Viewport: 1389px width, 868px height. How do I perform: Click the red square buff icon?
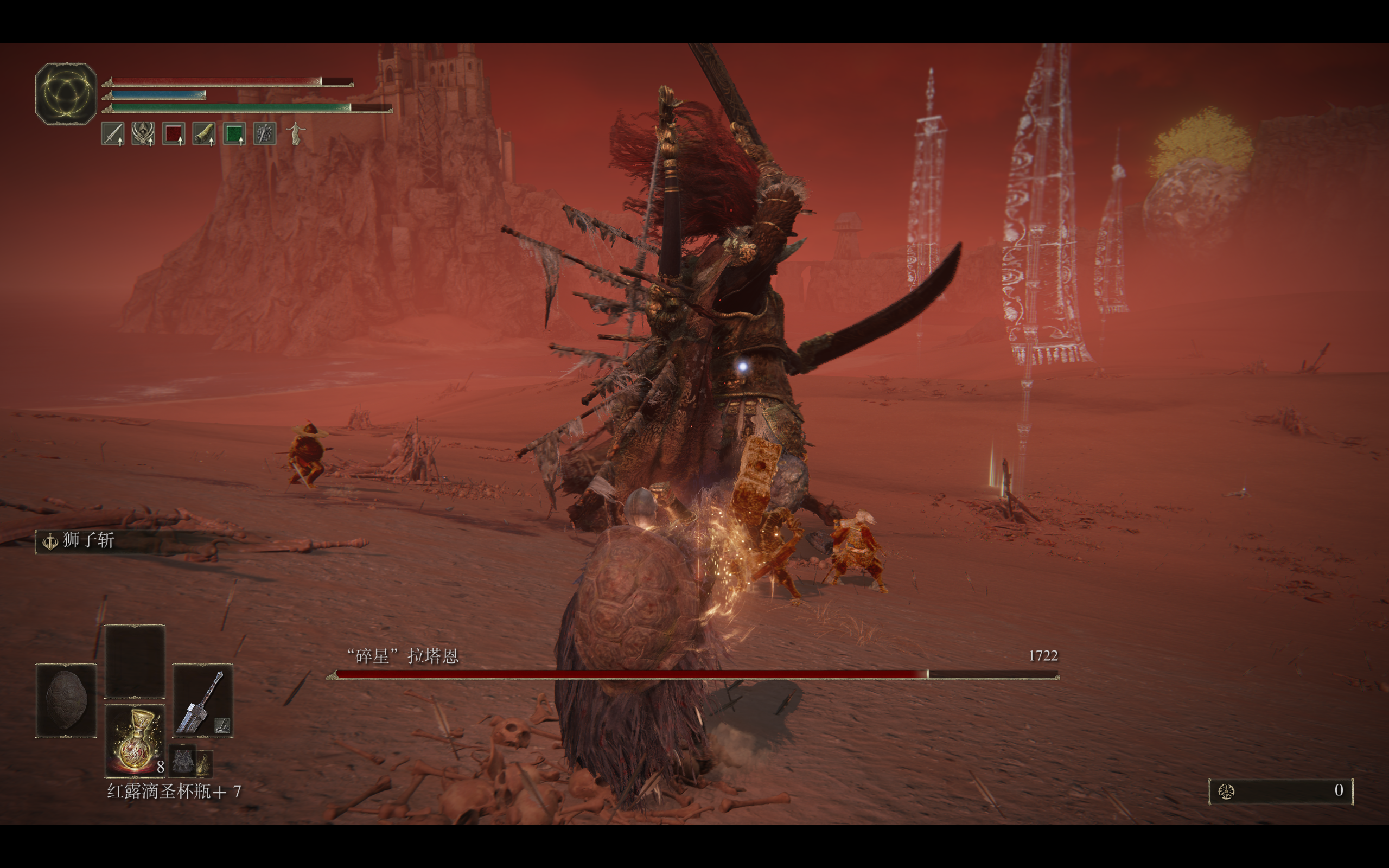tap(173, 134)
